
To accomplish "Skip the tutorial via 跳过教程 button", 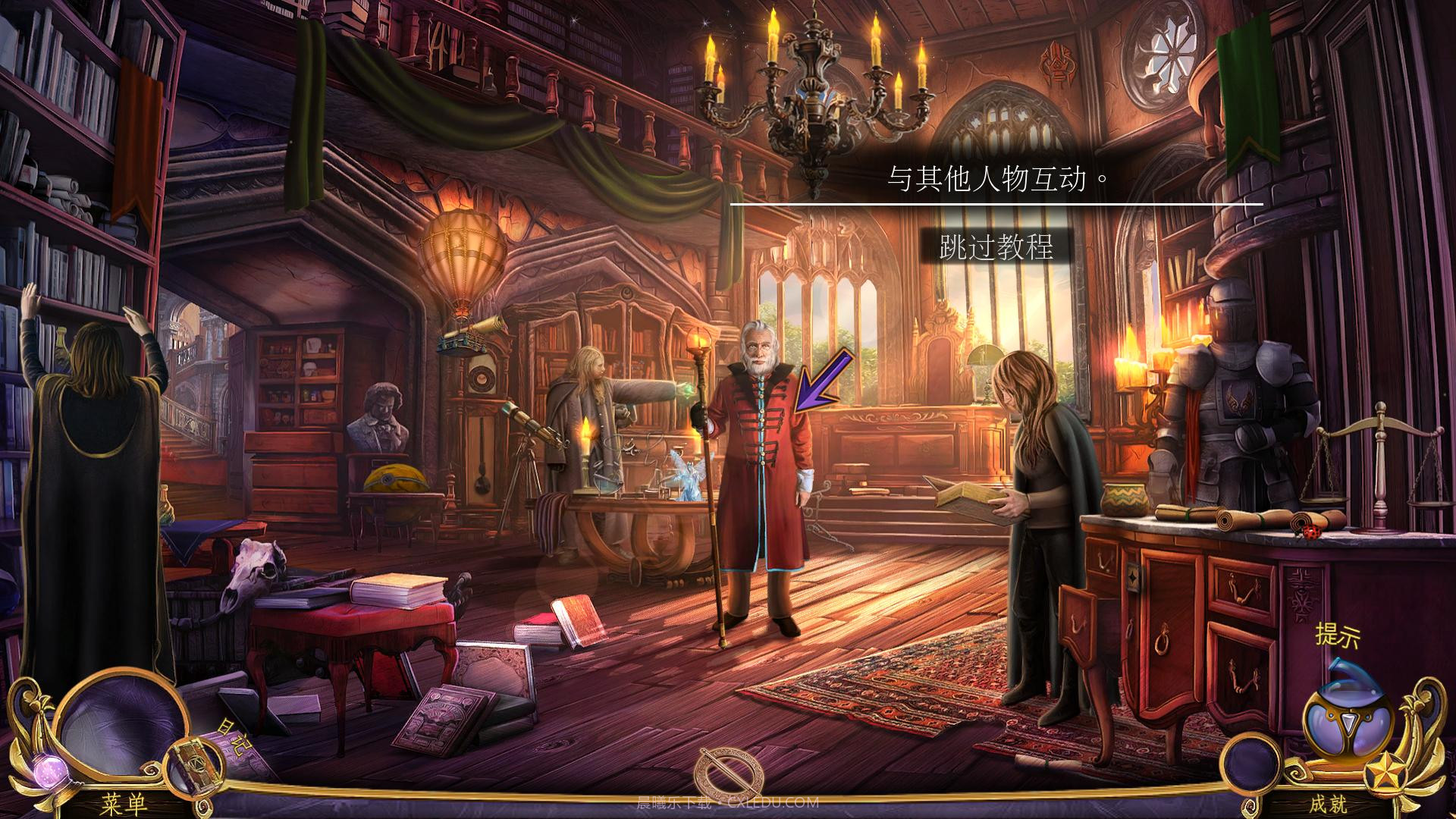I will (x=996, y=247).
